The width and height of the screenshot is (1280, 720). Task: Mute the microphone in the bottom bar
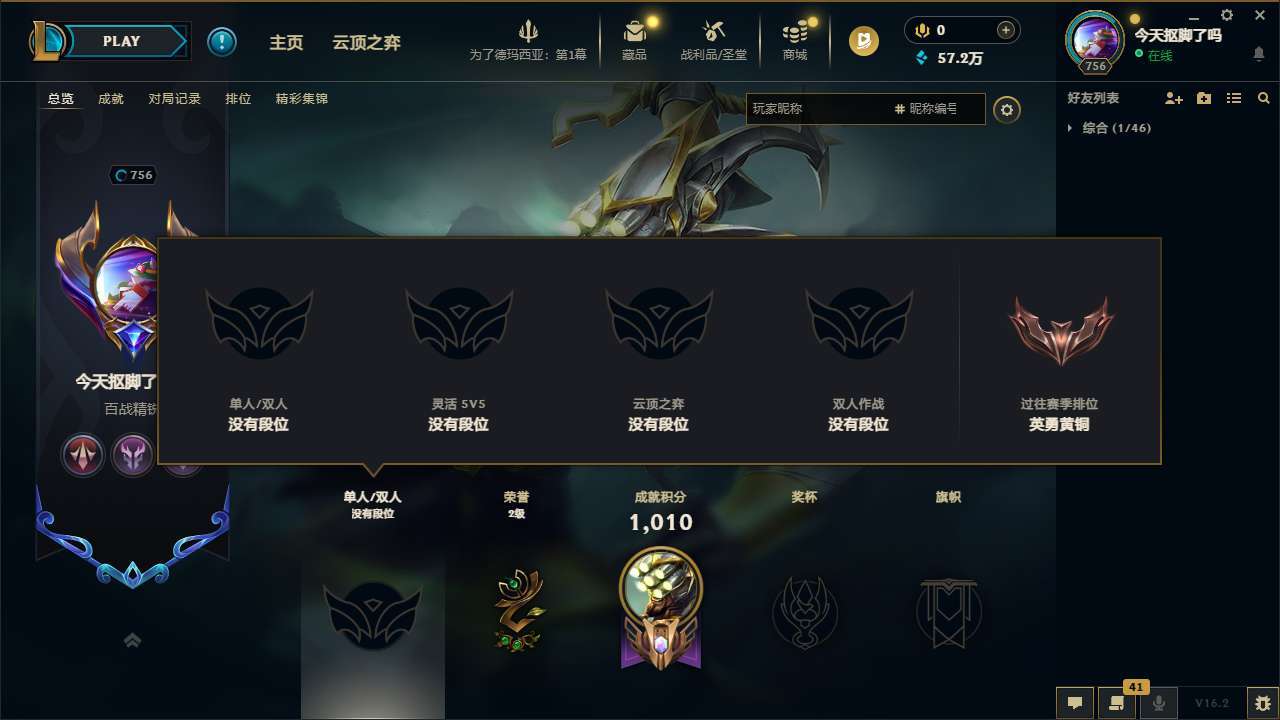click(x=1158, y=703)
